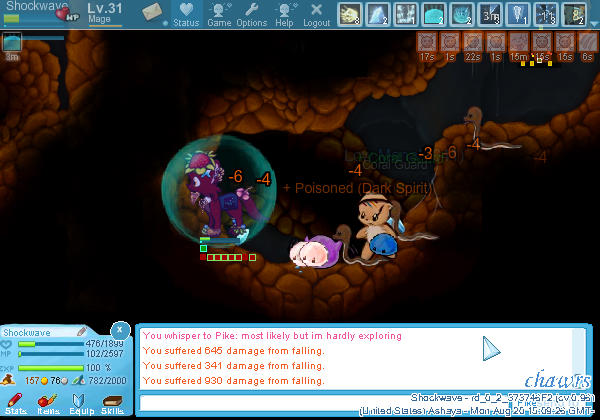Use the hotbar slot showing 3m cooldown
This screenshot has width=600, height=420.
click(490, 13)
